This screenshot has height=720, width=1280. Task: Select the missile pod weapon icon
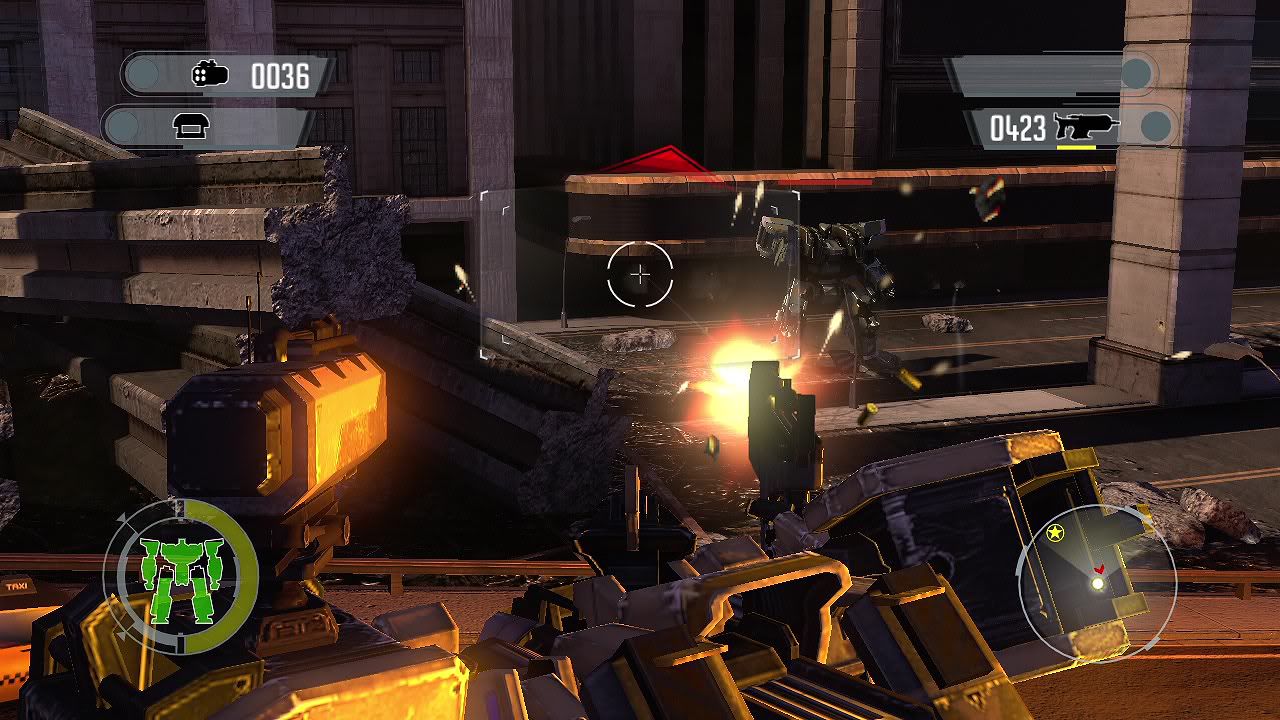click(210, 75)
